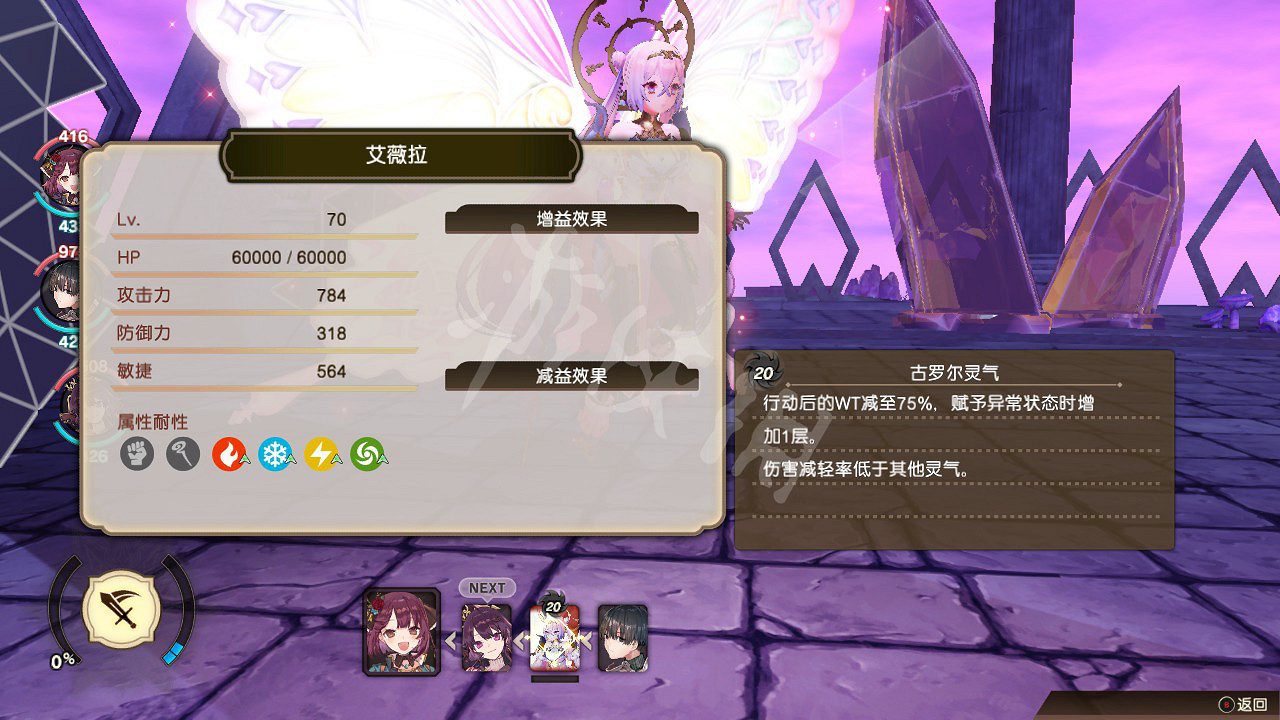
Task: Open the 减益效果 debuff effects panel
Action: (x=573, y=378)
